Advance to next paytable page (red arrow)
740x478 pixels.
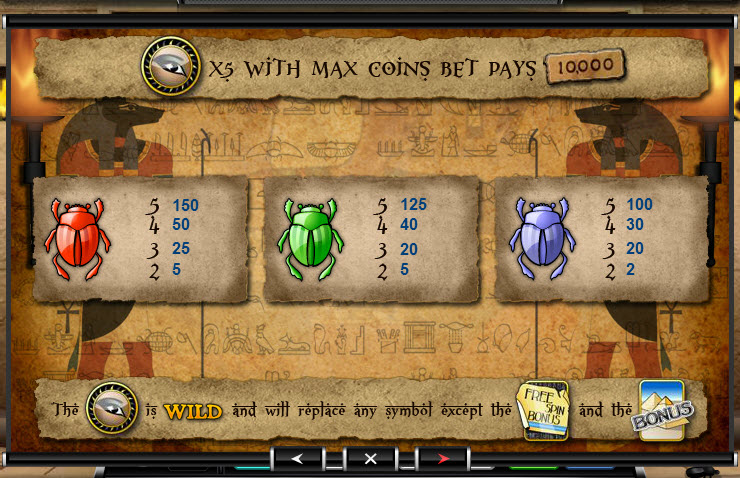click(444, 459)
